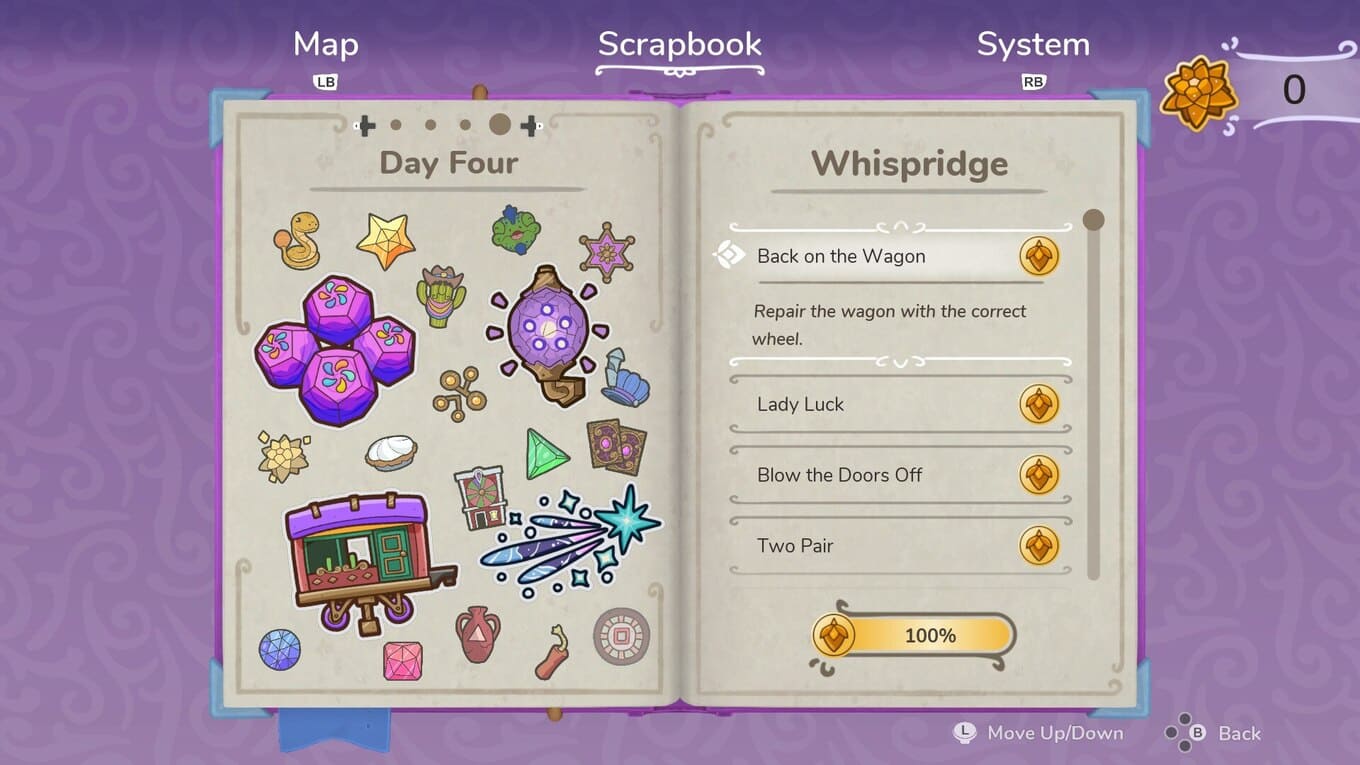Click the scrollbar handle on the Whispridge list
The image size is (1360, 765).
[x=1093, y=220]
